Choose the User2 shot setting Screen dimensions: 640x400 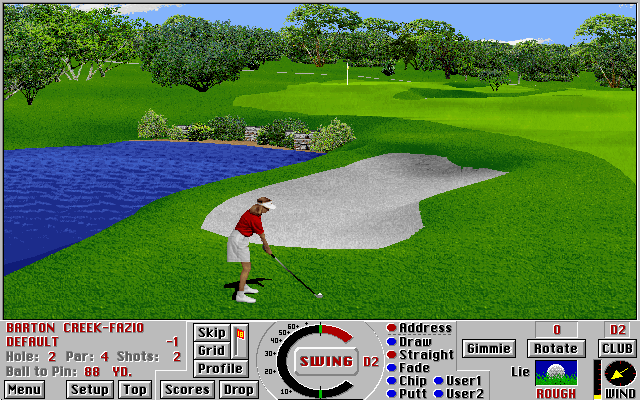pos(464,394)
